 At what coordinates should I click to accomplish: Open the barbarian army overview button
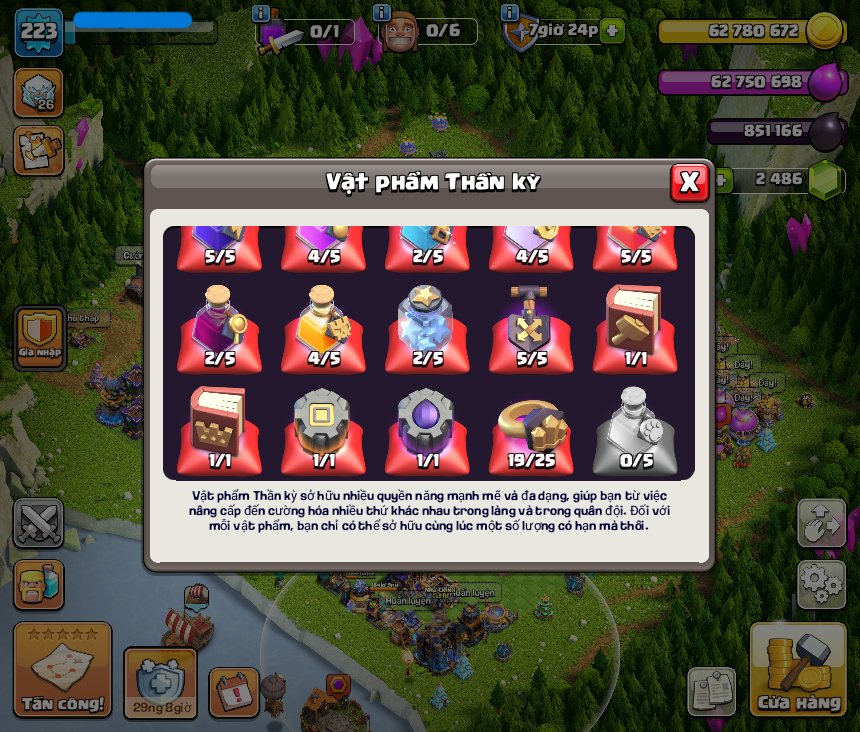pyautogui.click(x=38, y=584)
